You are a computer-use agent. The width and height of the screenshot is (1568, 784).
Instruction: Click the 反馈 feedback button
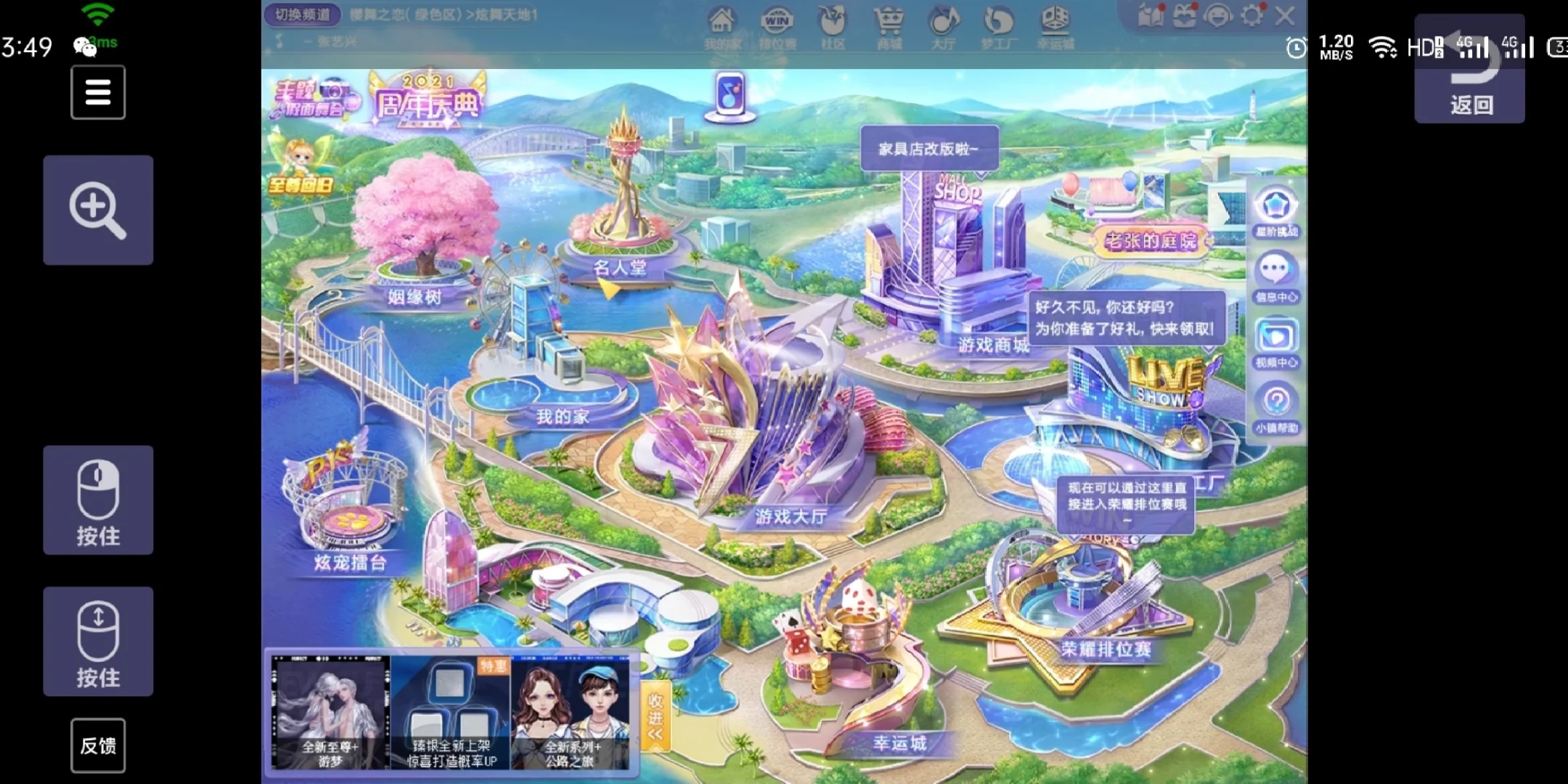[x=98, y=746]
